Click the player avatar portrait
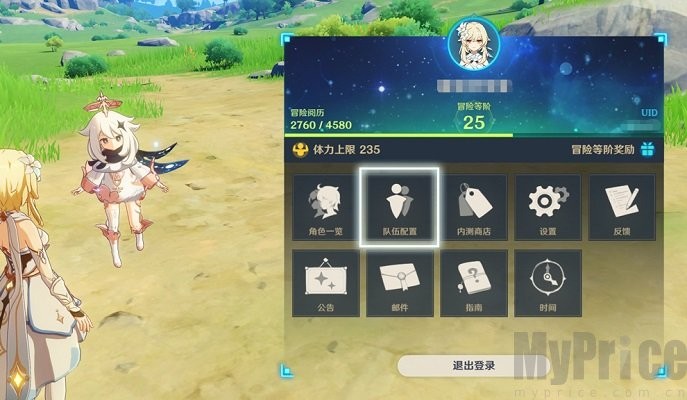The height and width of the screenshot is (400, 687). point(473,43)
